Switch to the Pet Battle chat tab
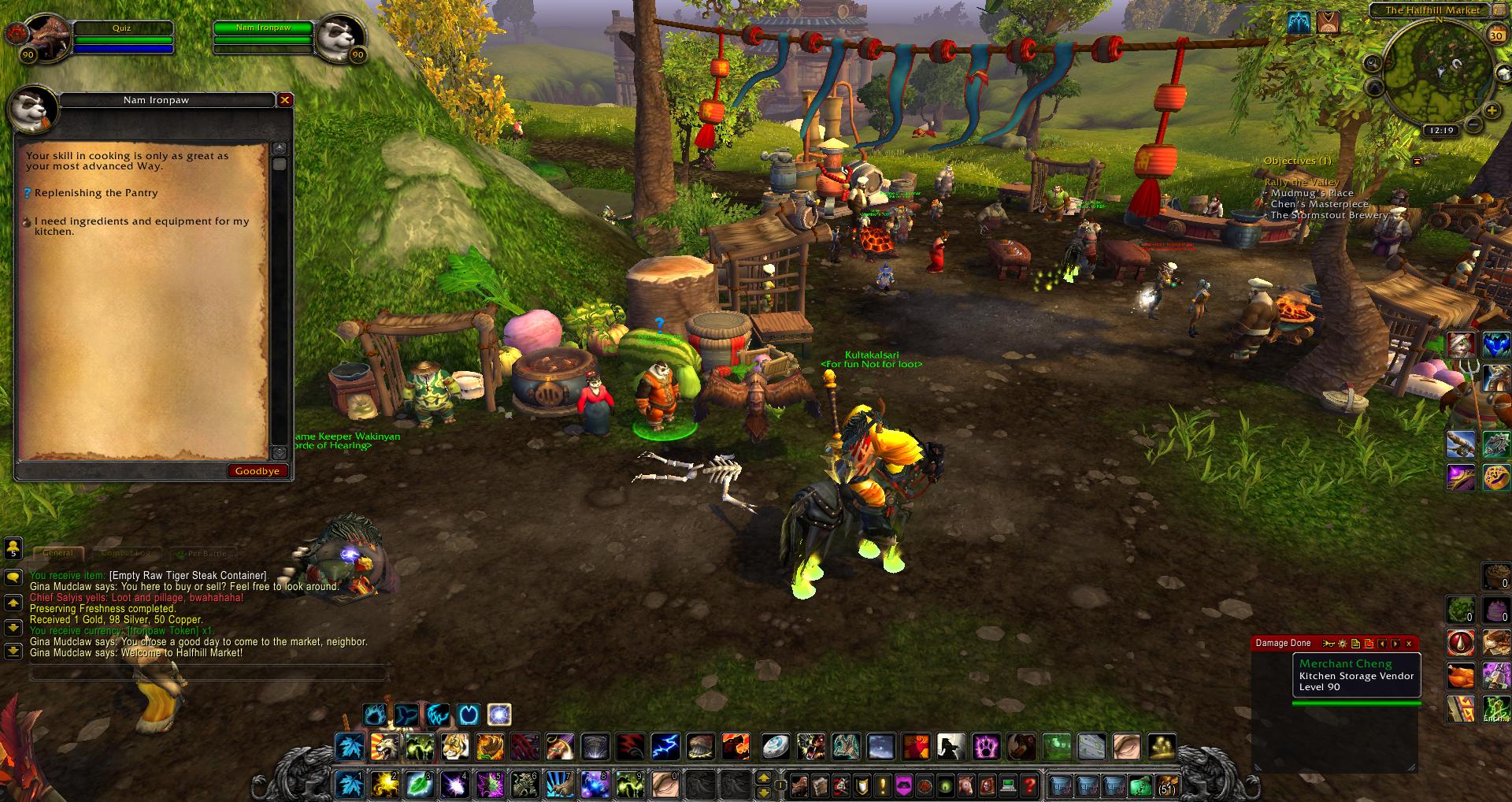The image size is (1512, 802). click(x=202, y=553)
